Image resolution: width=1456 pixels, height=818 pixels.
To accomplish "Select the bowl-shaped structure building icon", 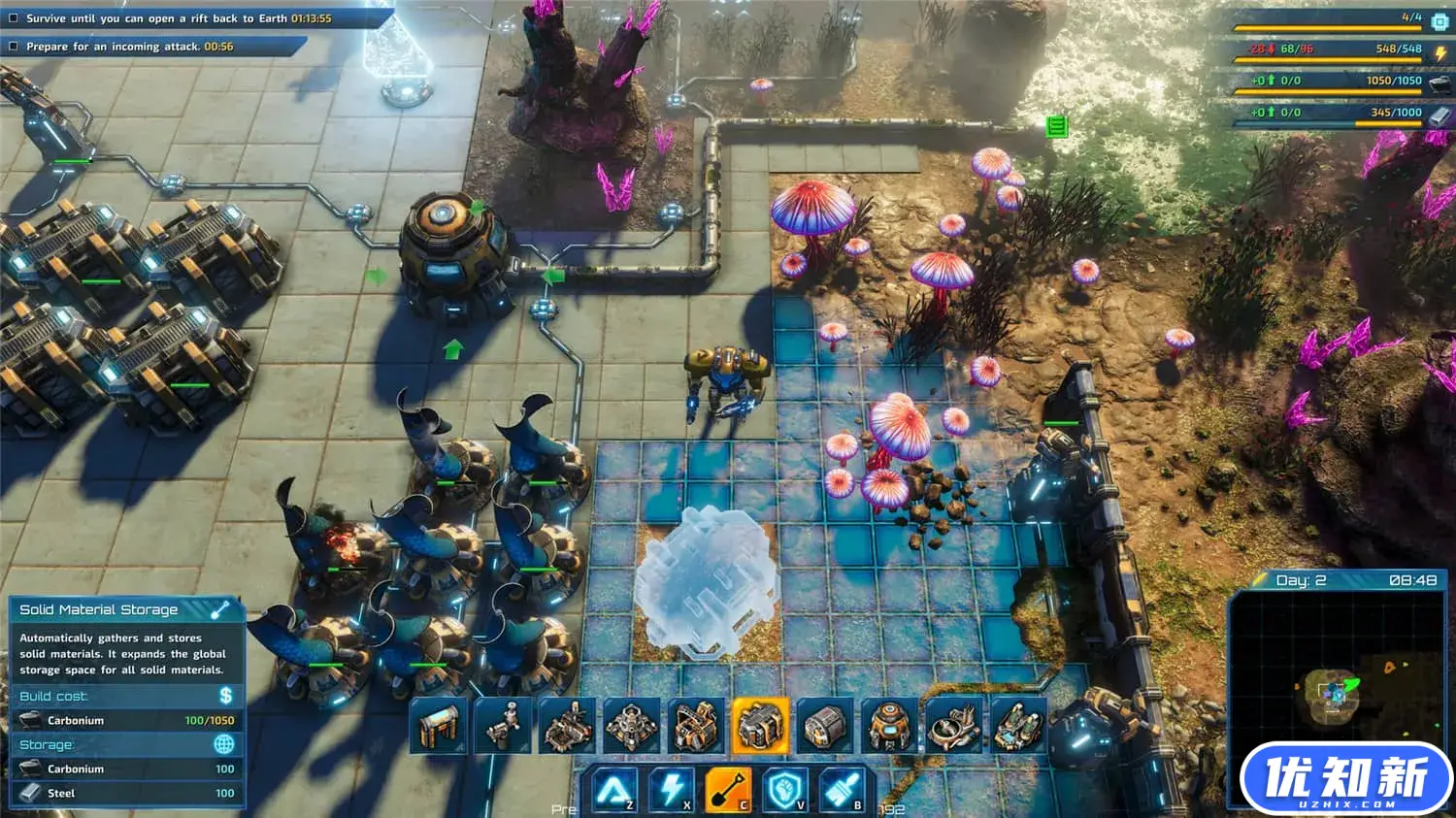I will (x=953, y=725).
